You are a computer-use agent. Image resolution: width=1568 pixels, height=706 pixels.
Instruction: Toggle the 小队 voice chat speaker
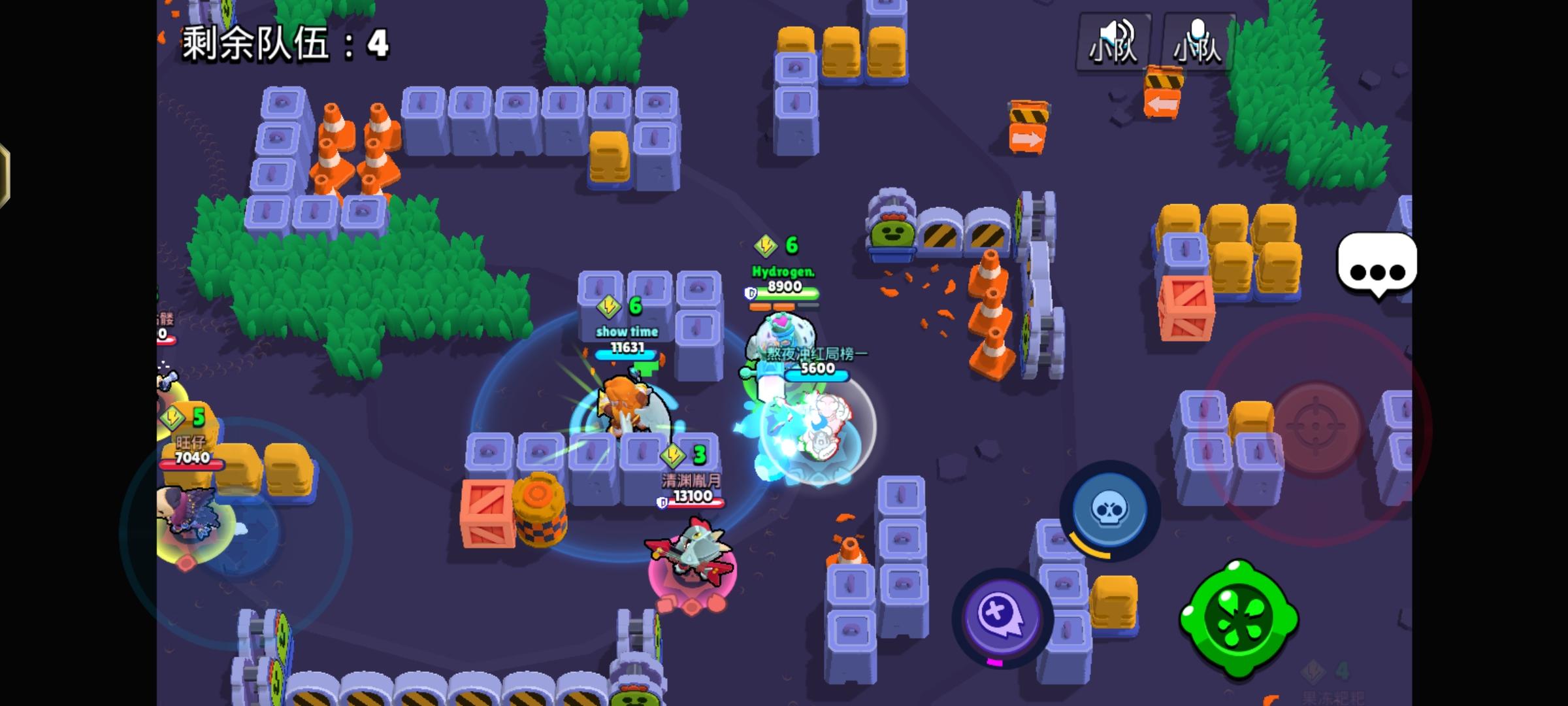point(1113,42)
